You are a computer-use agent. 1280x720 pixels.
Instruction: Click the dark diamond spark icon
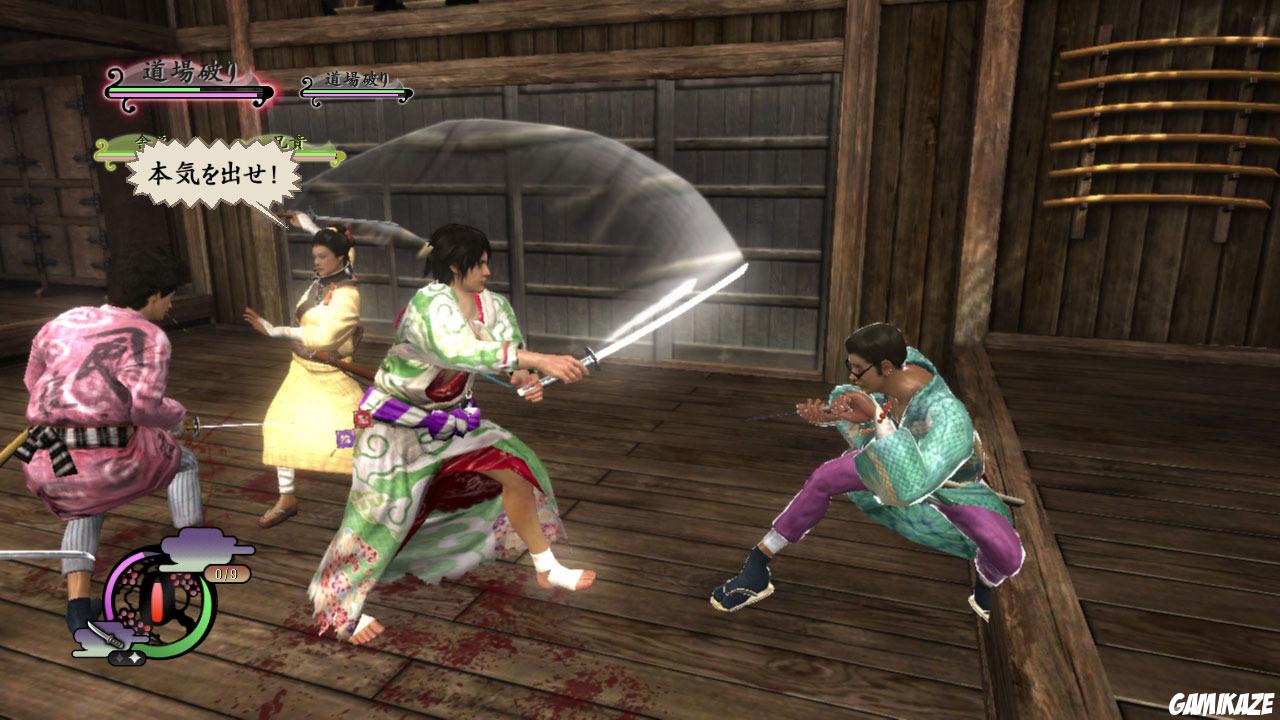pos(119,656)
